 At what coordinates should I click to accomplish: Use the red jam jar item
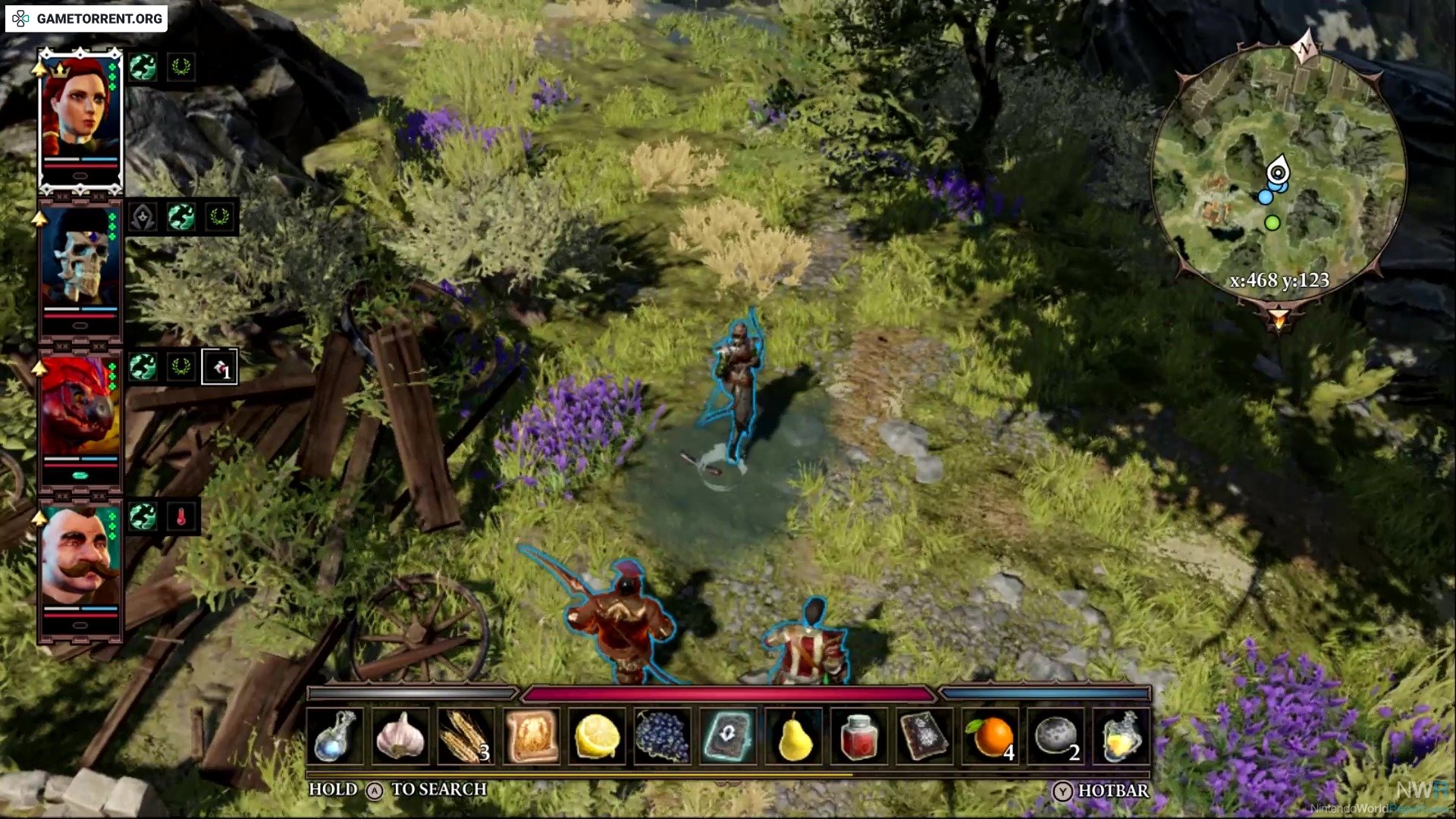[x=858, y=736]
